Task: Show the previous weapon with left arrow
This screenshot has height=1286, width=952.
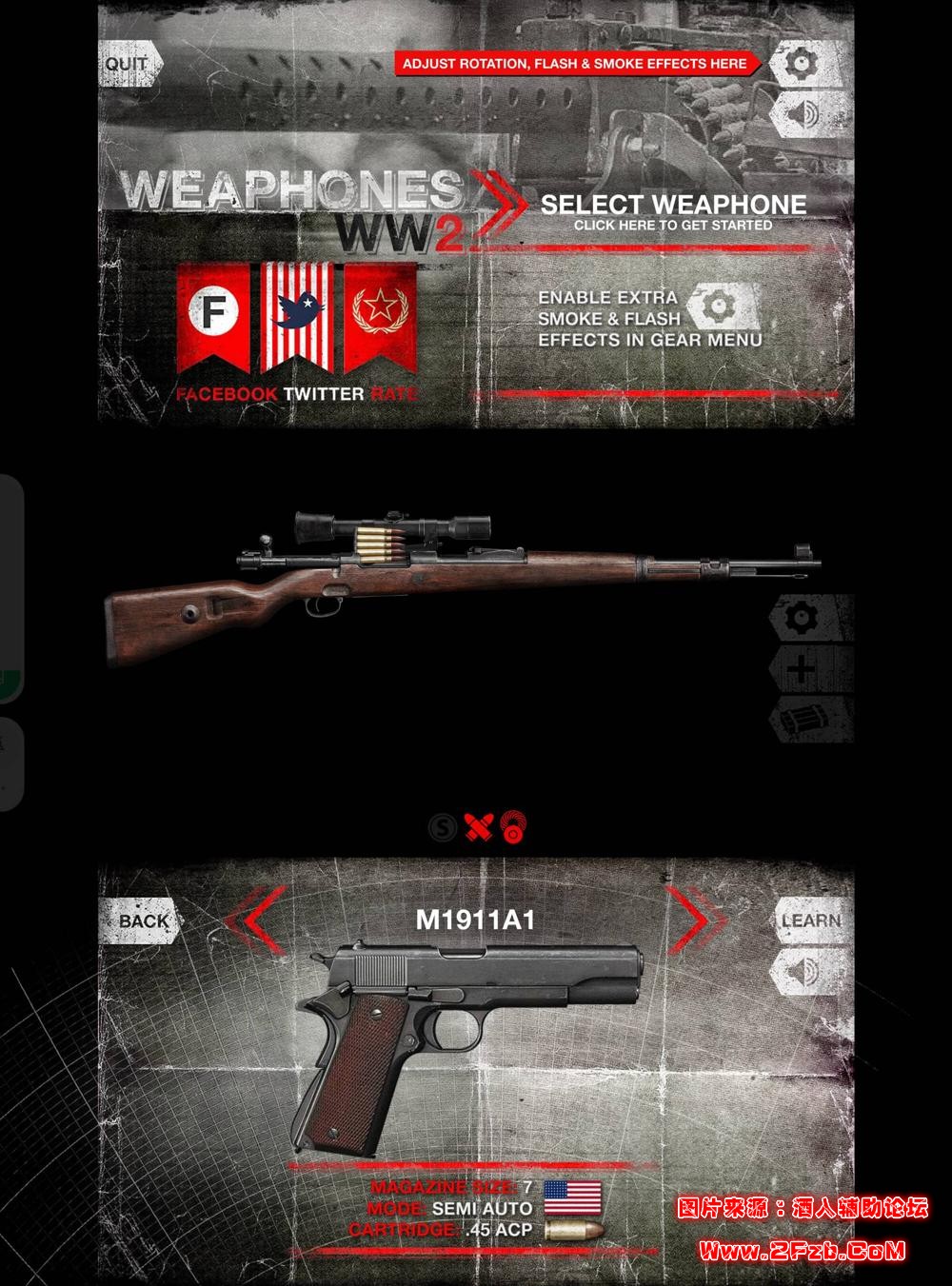Action: point(254,920)
